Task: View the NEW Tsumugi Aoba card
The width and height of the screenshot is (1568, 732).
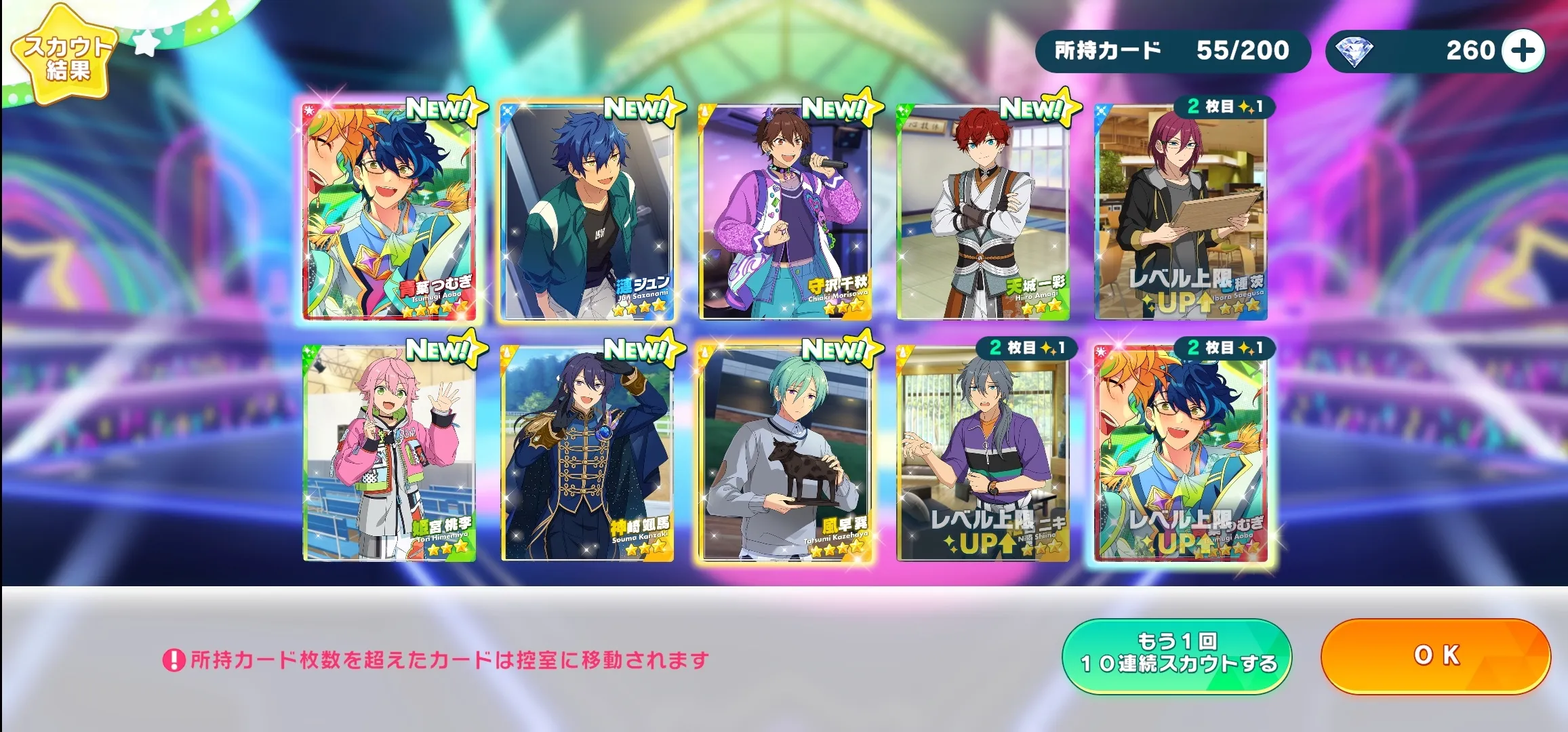Action: (x=389, y=211)
